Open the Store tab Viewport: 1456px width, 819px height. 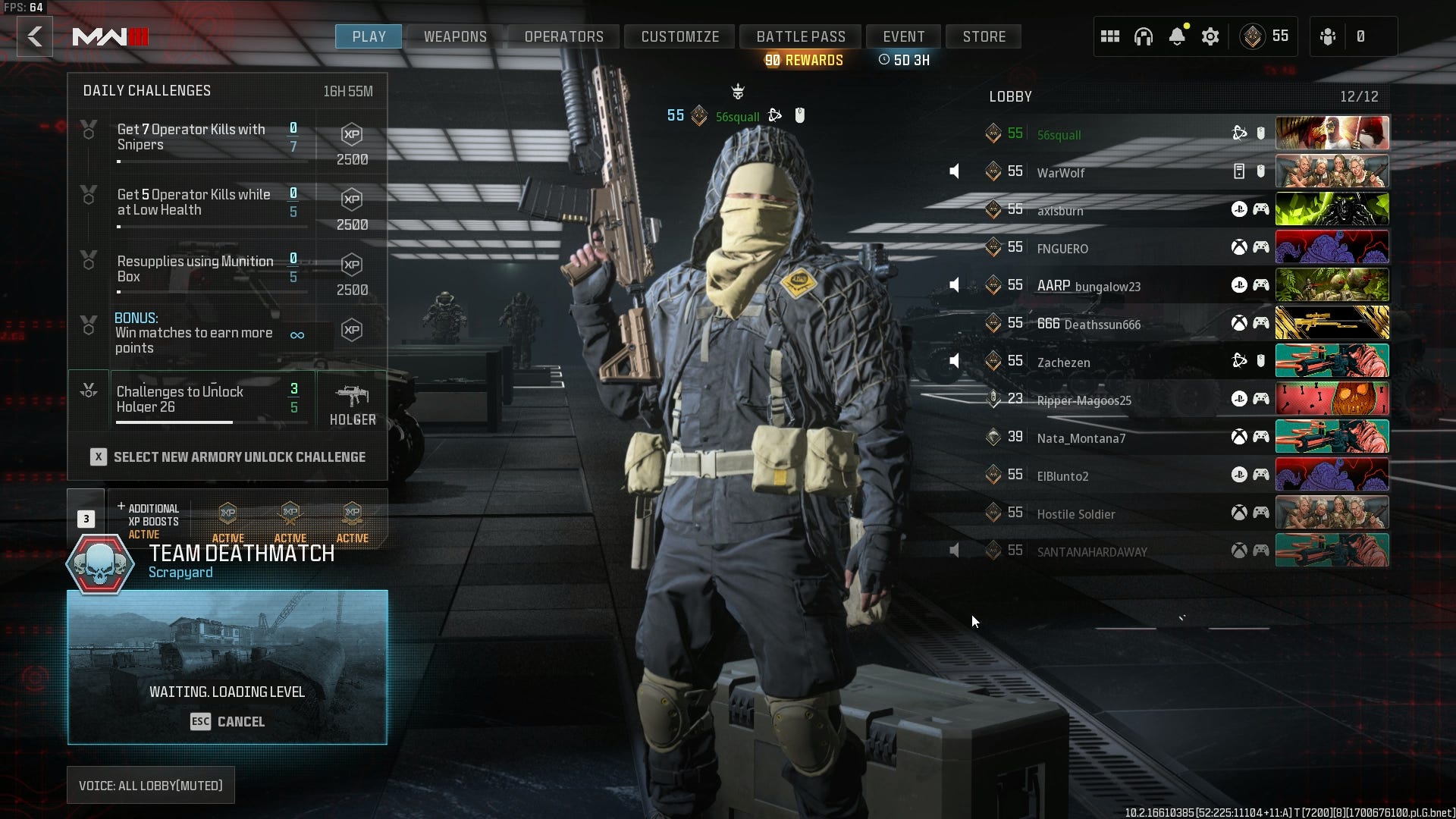[x=984, y=36]
